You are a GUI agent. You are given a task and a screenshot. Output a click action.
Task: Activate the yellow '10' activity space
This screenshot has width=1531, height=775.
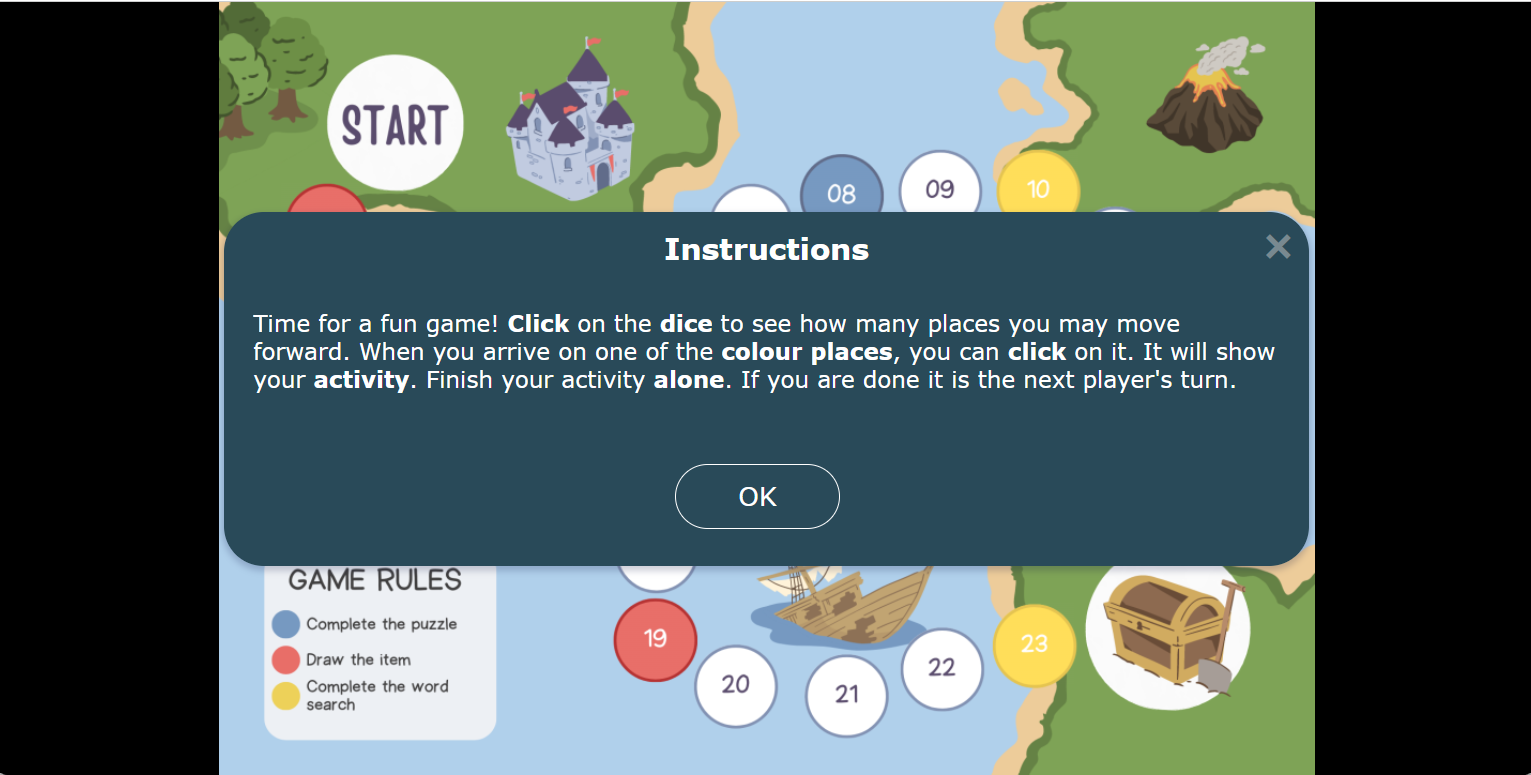1038,187
